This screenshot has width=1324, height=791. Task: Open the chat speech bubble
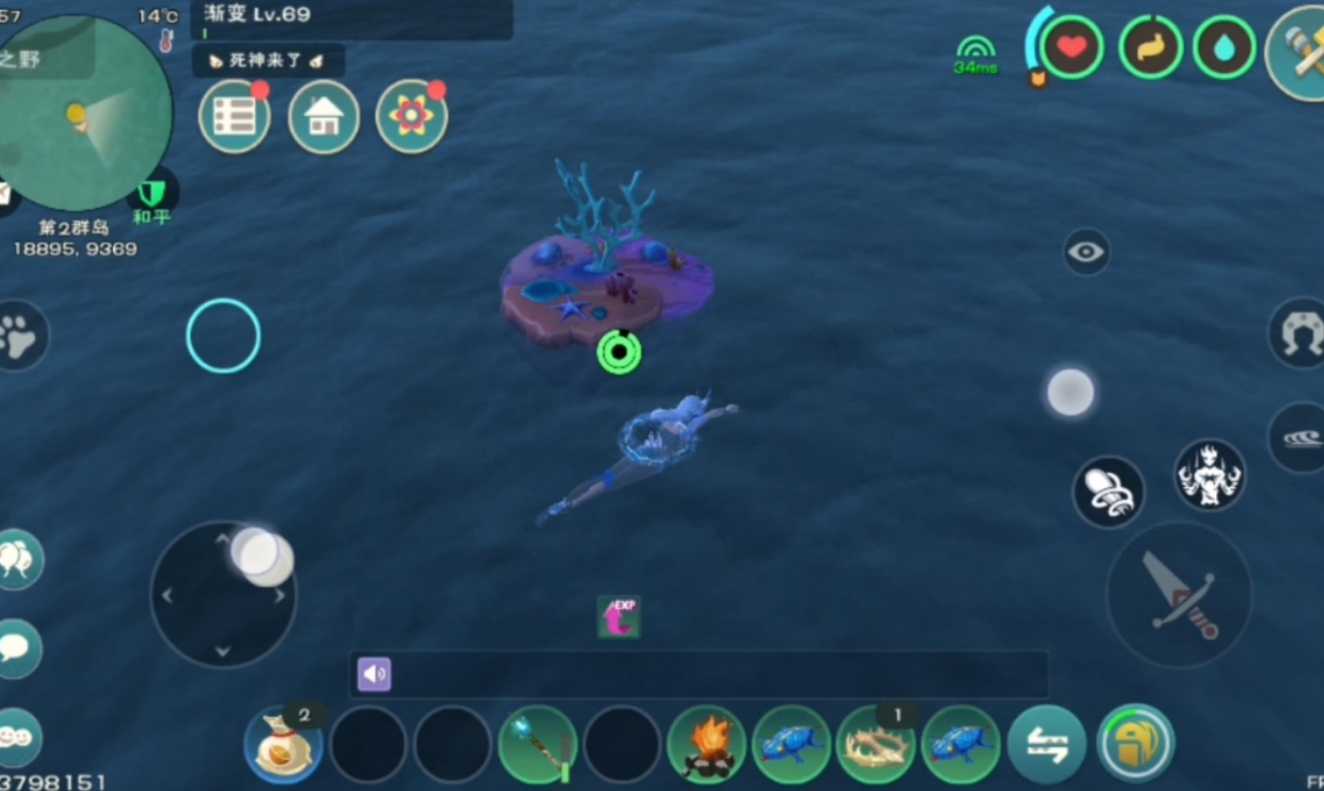pos(17,648)
